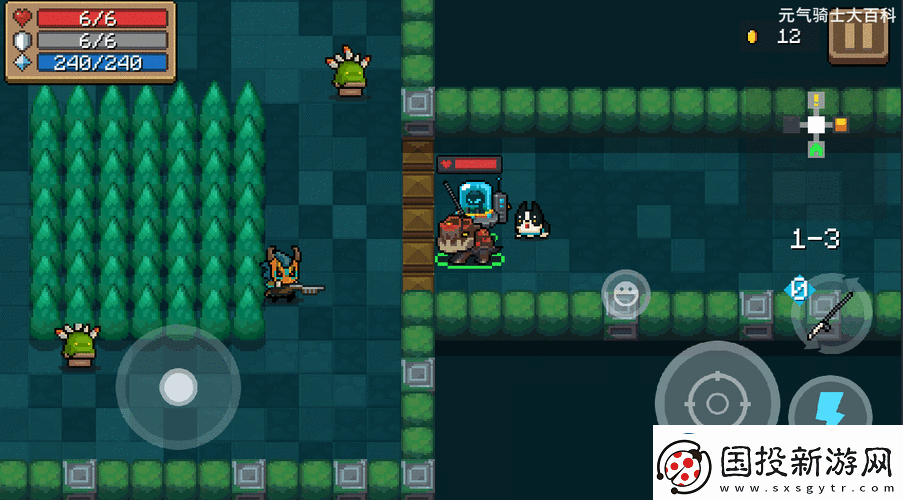Tap the crosshair attack button
Image resolution: width=903 pixels, height=500 pixels.
716,400
